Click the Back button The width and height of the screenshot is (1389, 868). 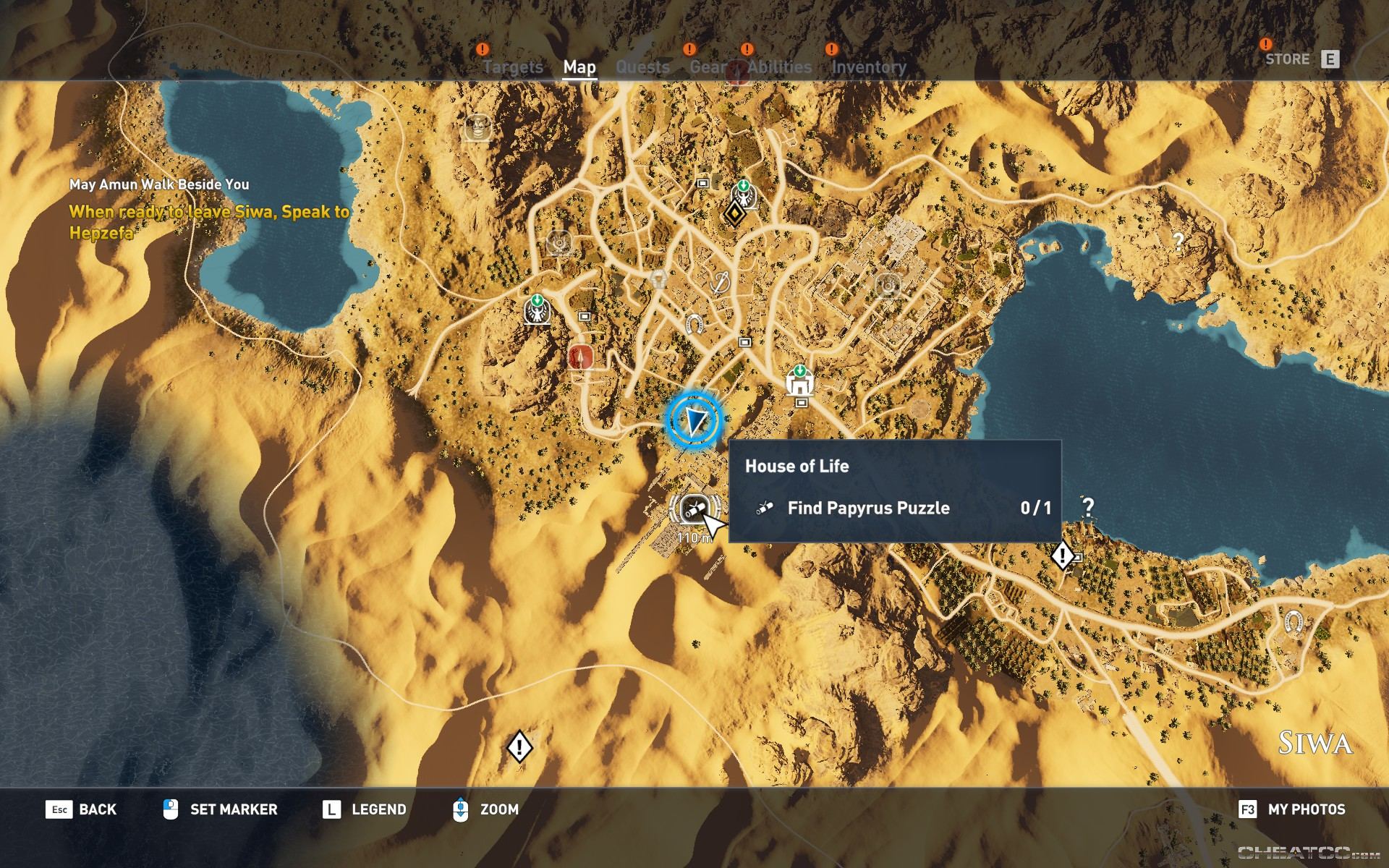(81, 809)
